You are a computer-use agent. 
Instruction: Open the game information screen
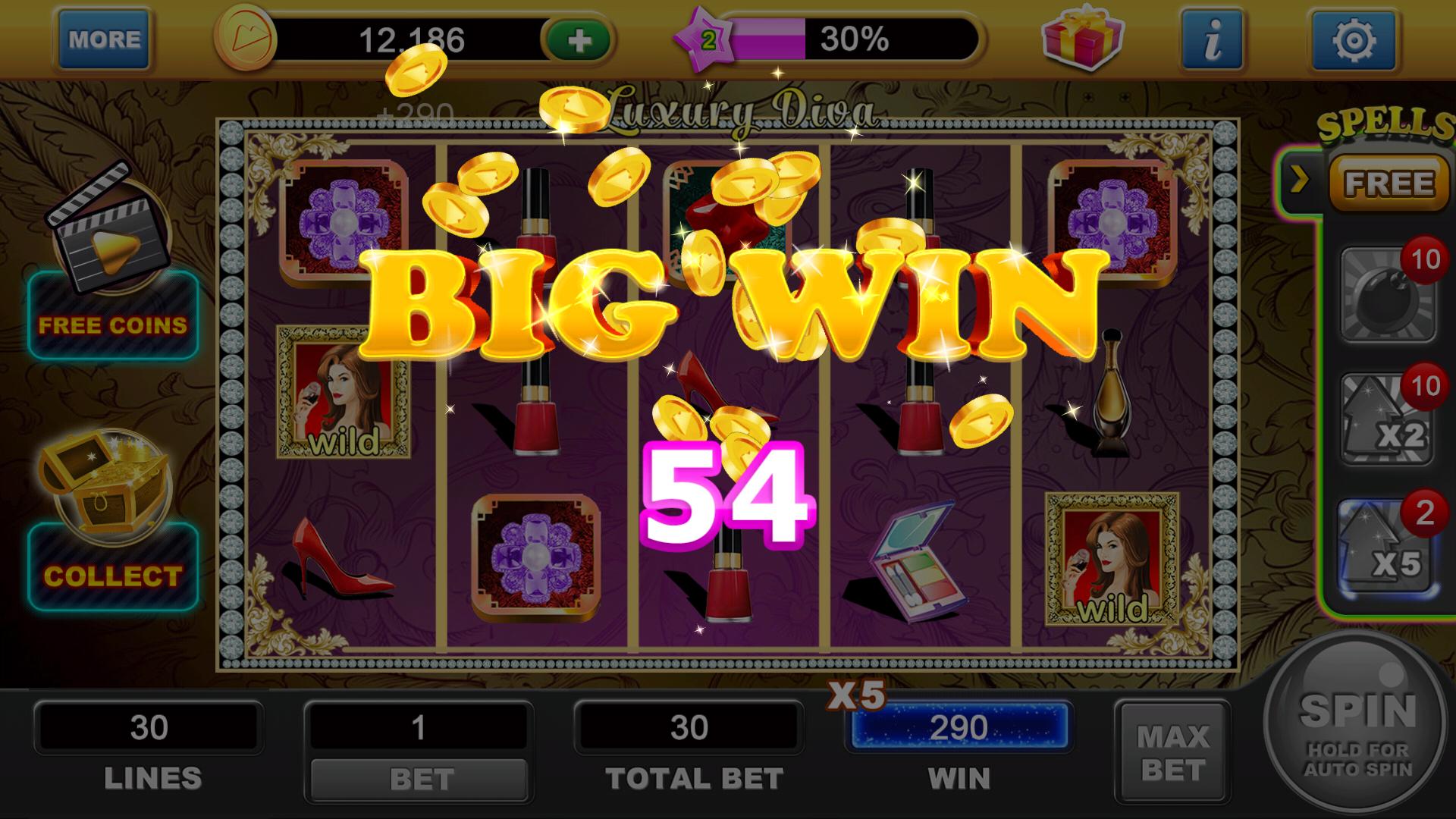(x=1213, y=38)
